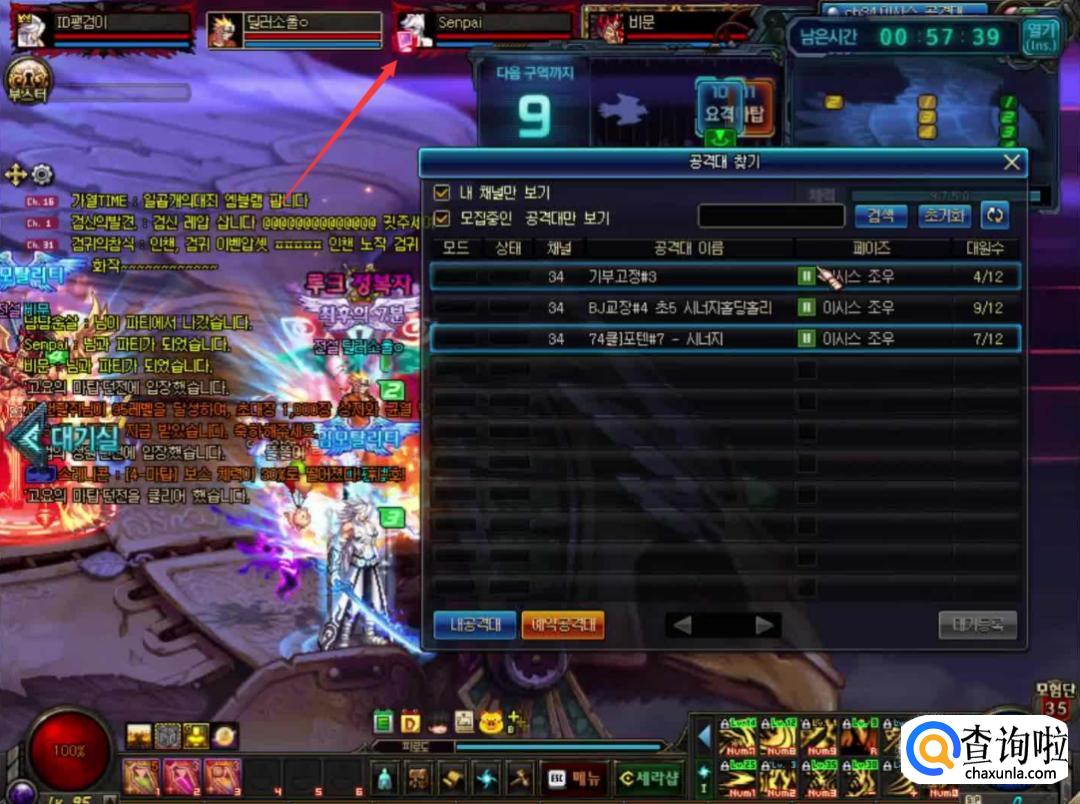The width and height of the screenshot is (1080, 804).
Task: Click the 초기화 reset button
Action: tap(944, 216)
